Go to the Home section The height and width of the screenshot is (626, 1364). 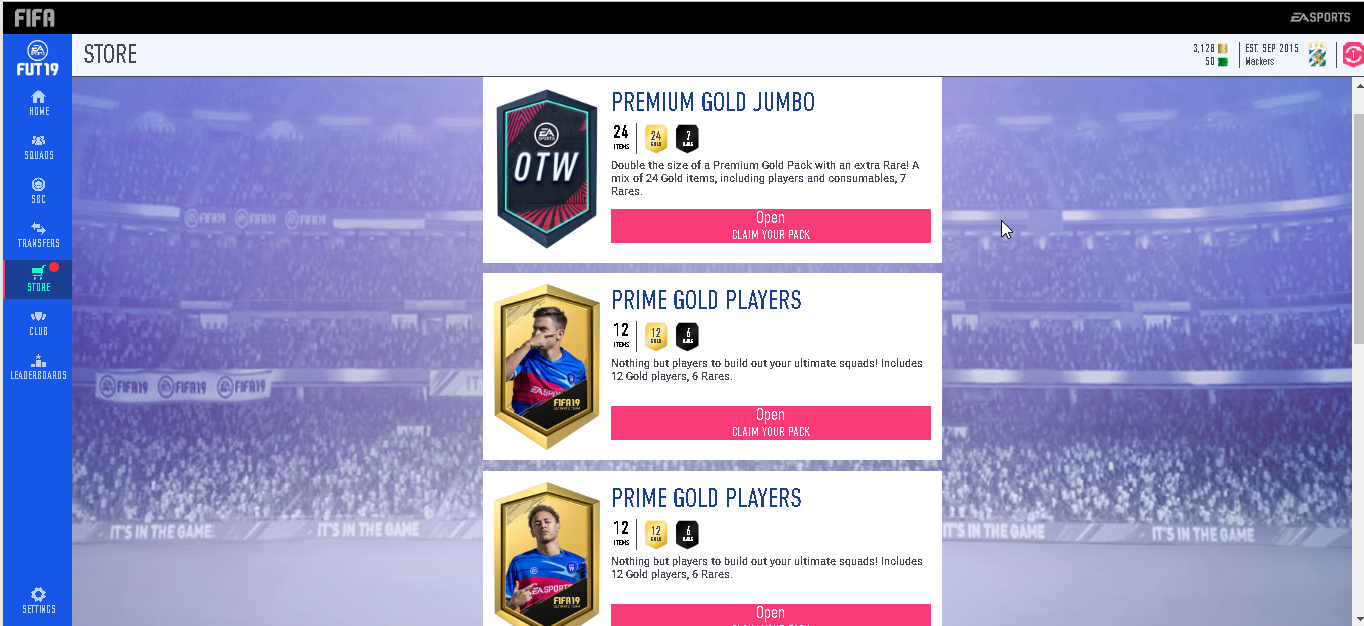point(38,102)
